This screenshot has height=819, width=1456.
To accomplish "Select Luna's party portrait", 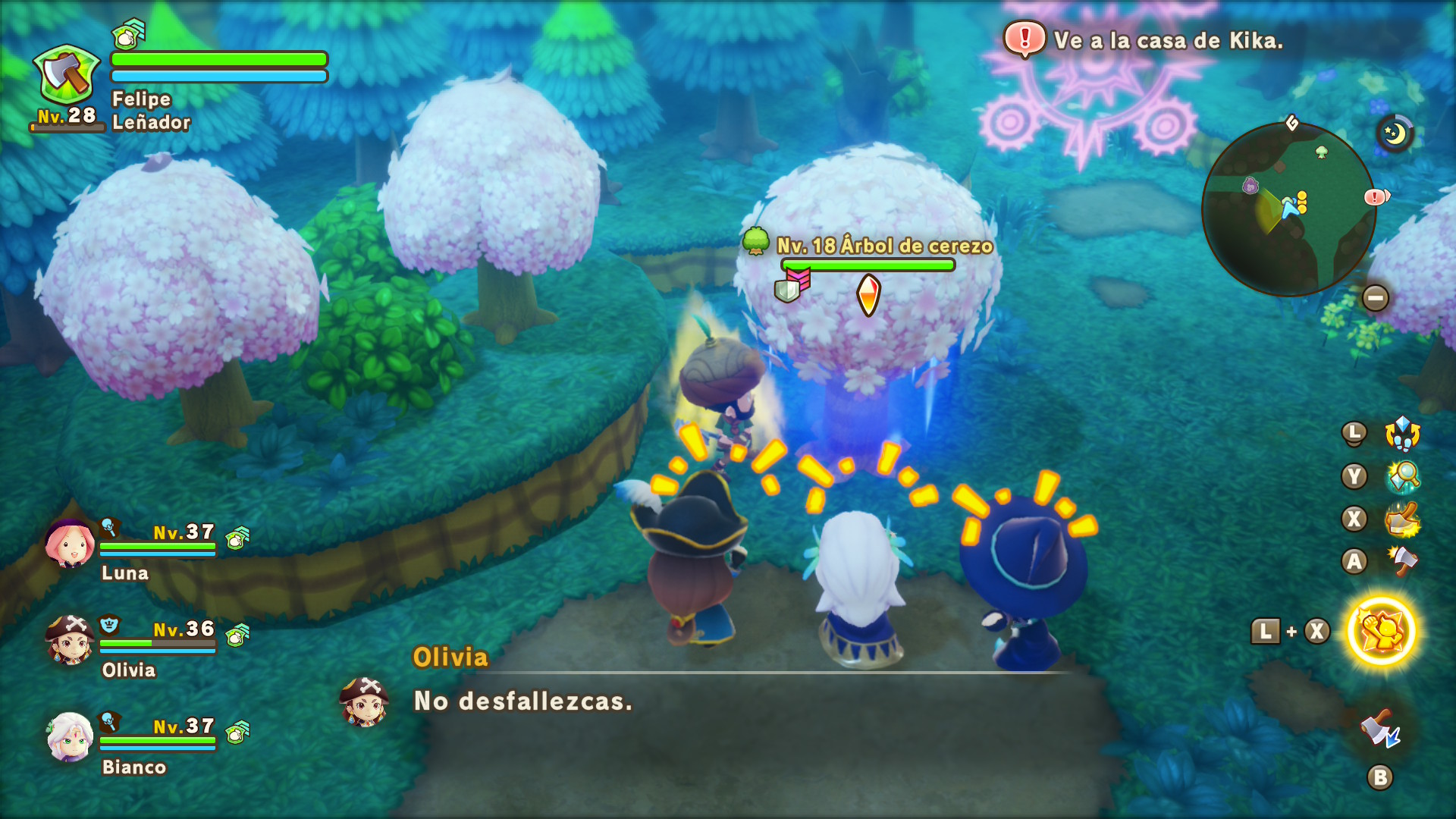I will pos(69,543).
